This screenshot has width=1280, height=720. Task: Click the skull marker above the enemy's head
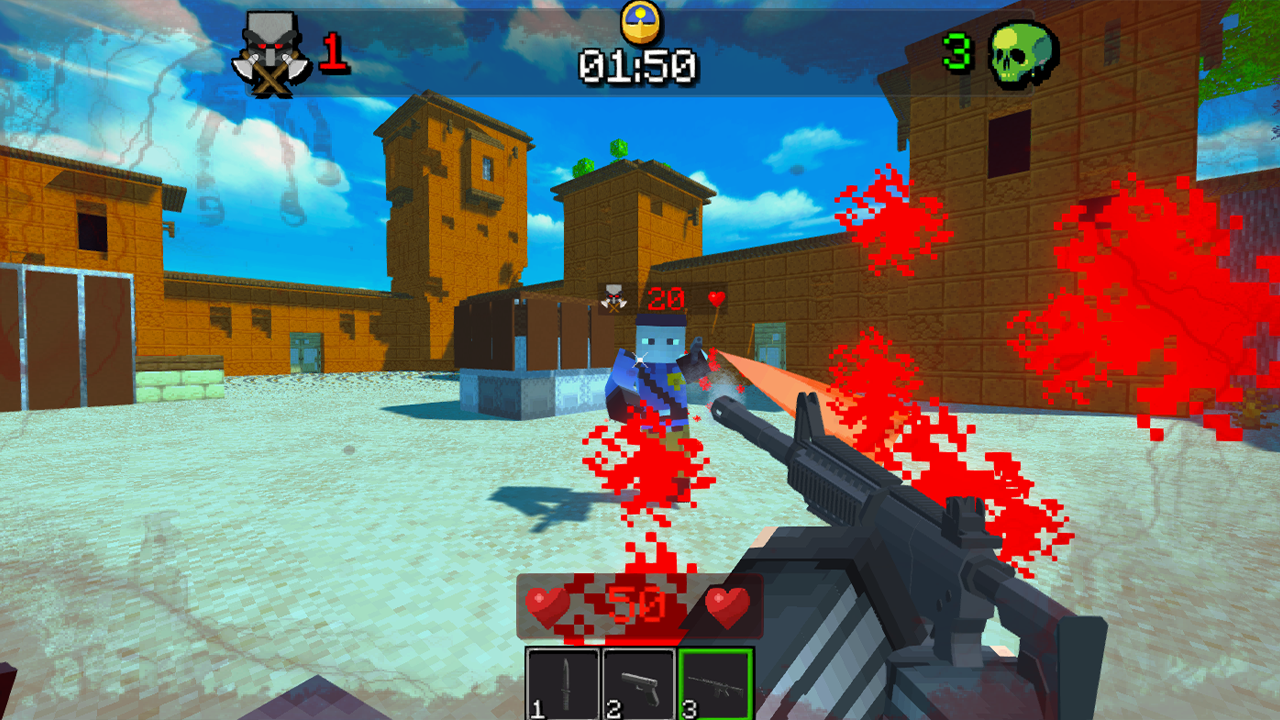611,296
